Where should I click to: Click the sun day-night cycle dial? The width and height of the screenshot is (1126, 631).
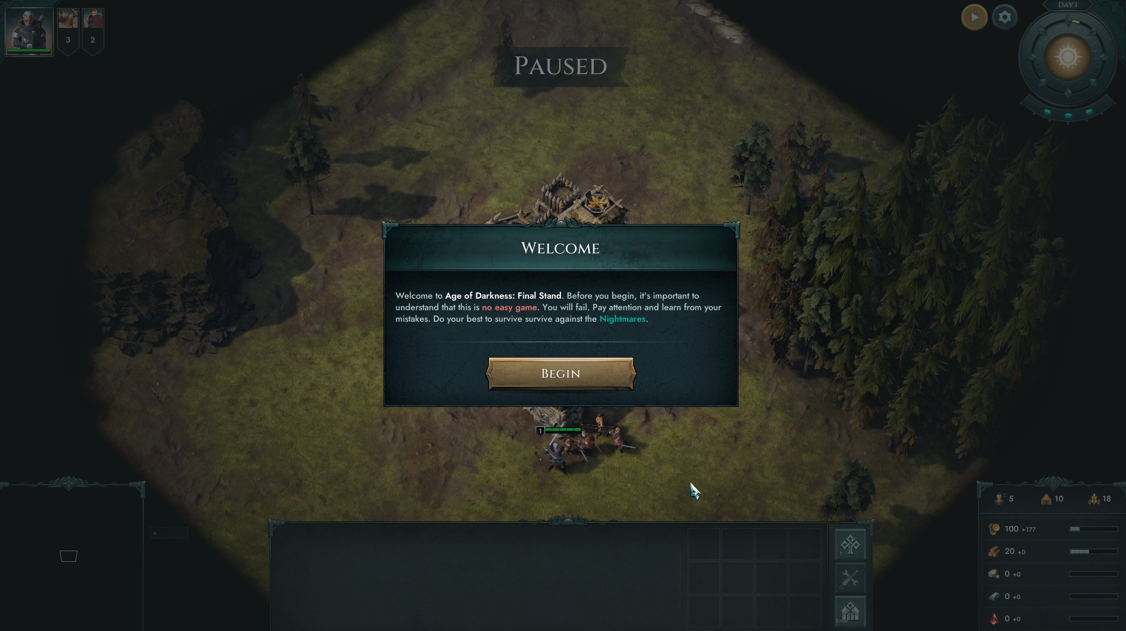1068,57
